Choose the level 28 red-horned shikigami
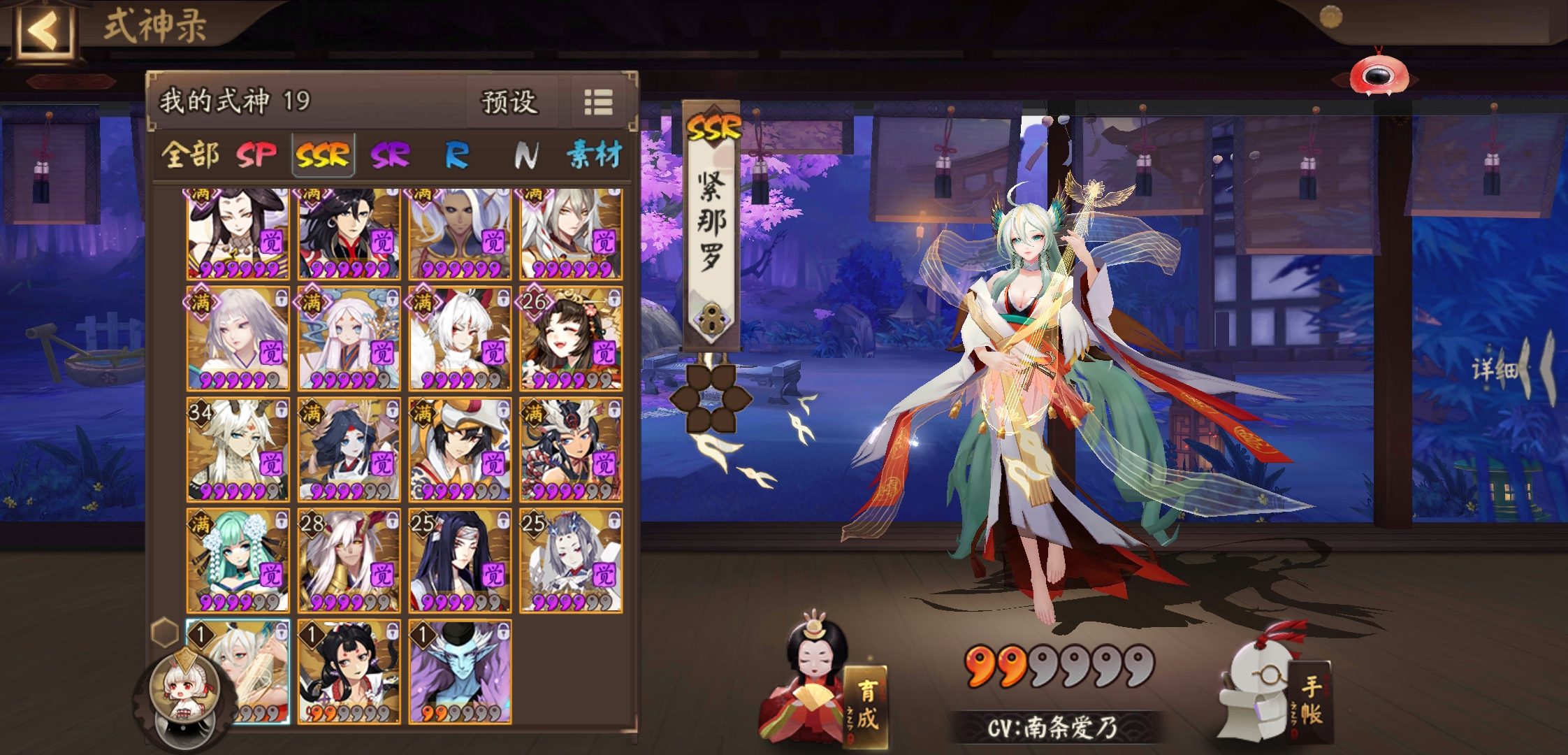Screen dimensions: 1568x755 pos(349,561)
